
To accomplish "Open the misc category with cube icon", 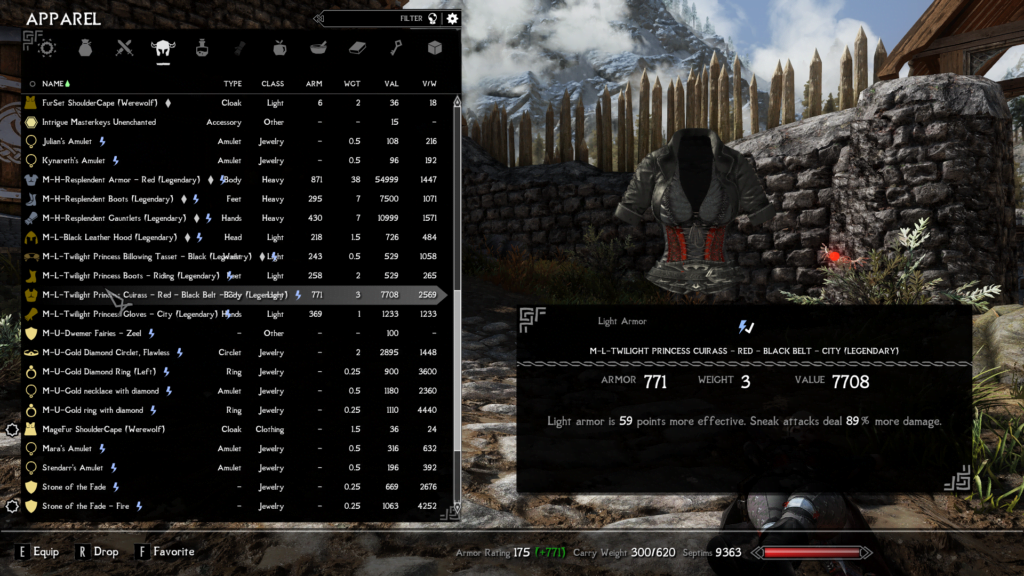I will coord(434,47).
